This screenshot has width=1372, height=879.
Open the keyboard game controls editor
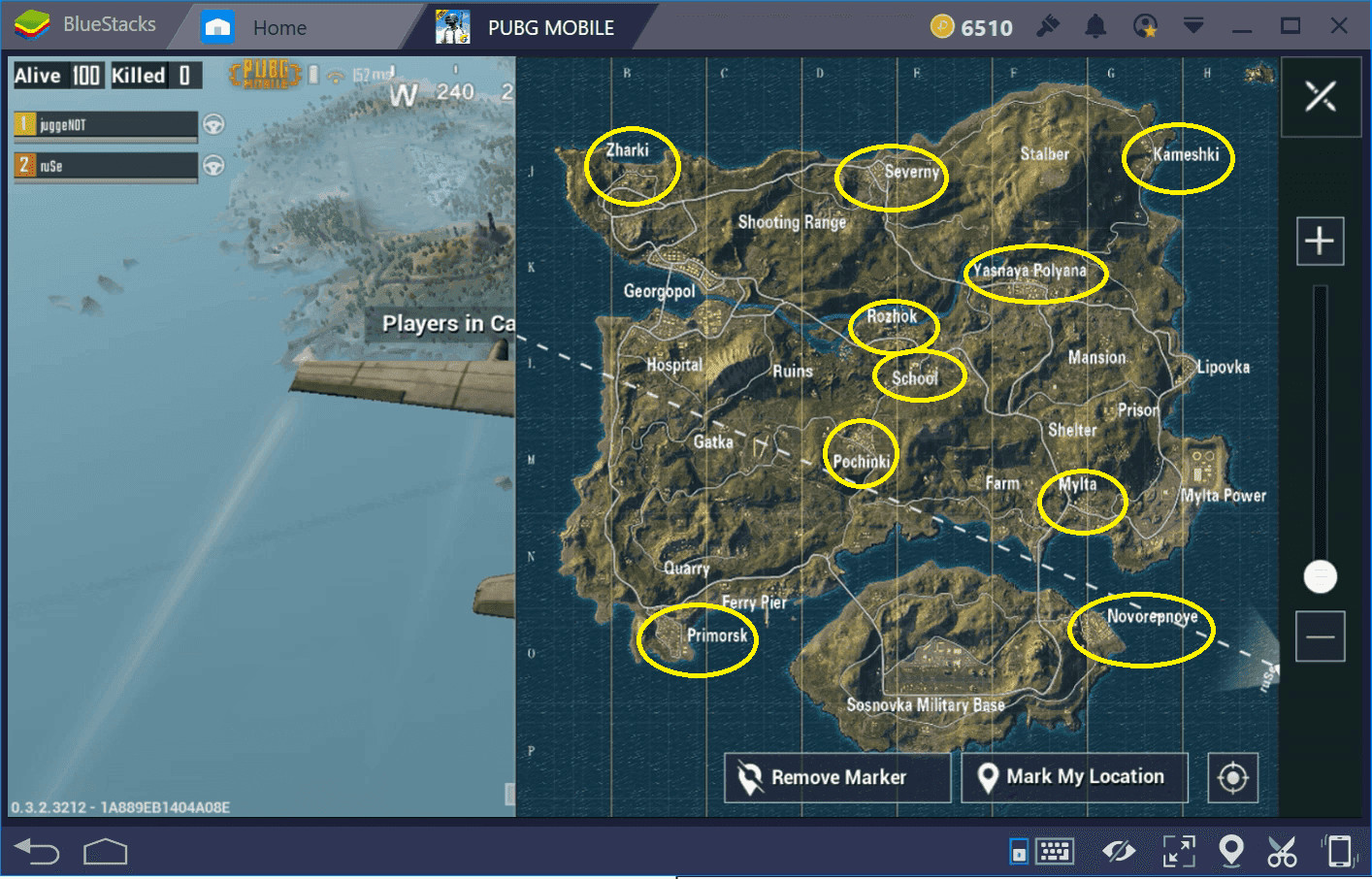pyautogui.click(x=1057, y=851)
